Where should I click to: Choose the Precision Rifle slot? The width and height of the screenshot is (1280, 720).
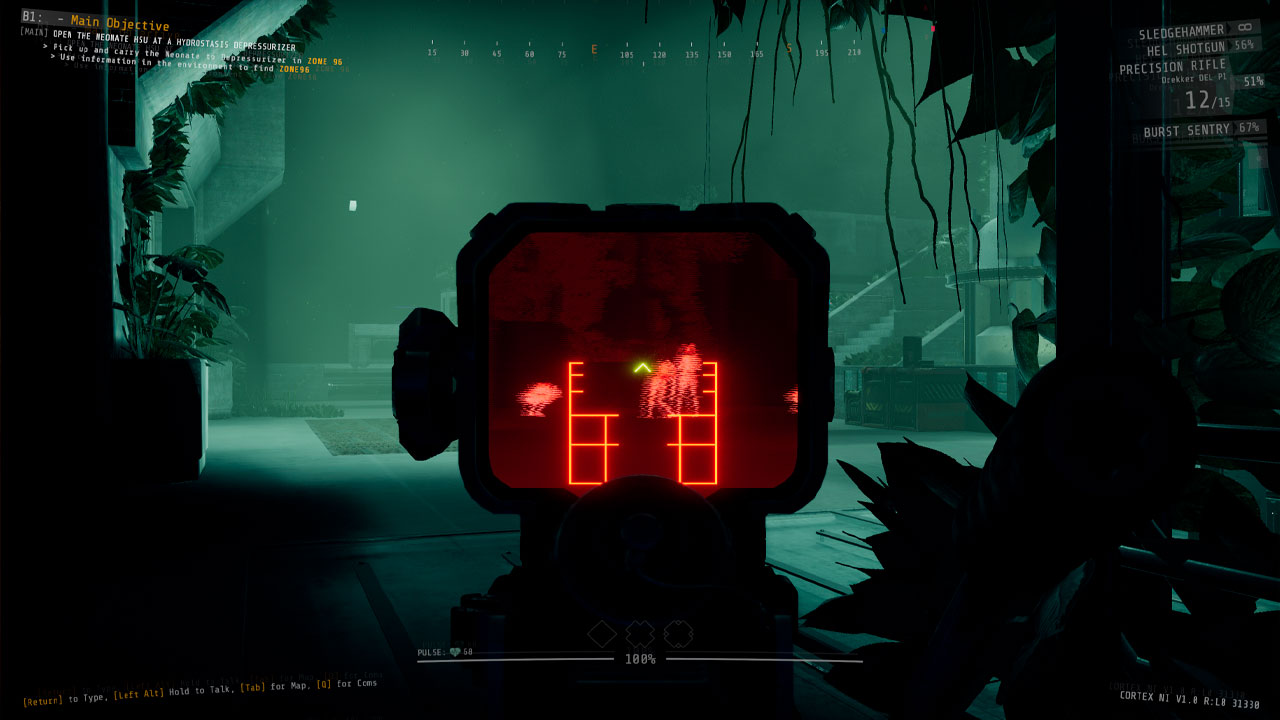coord(1170,68)
